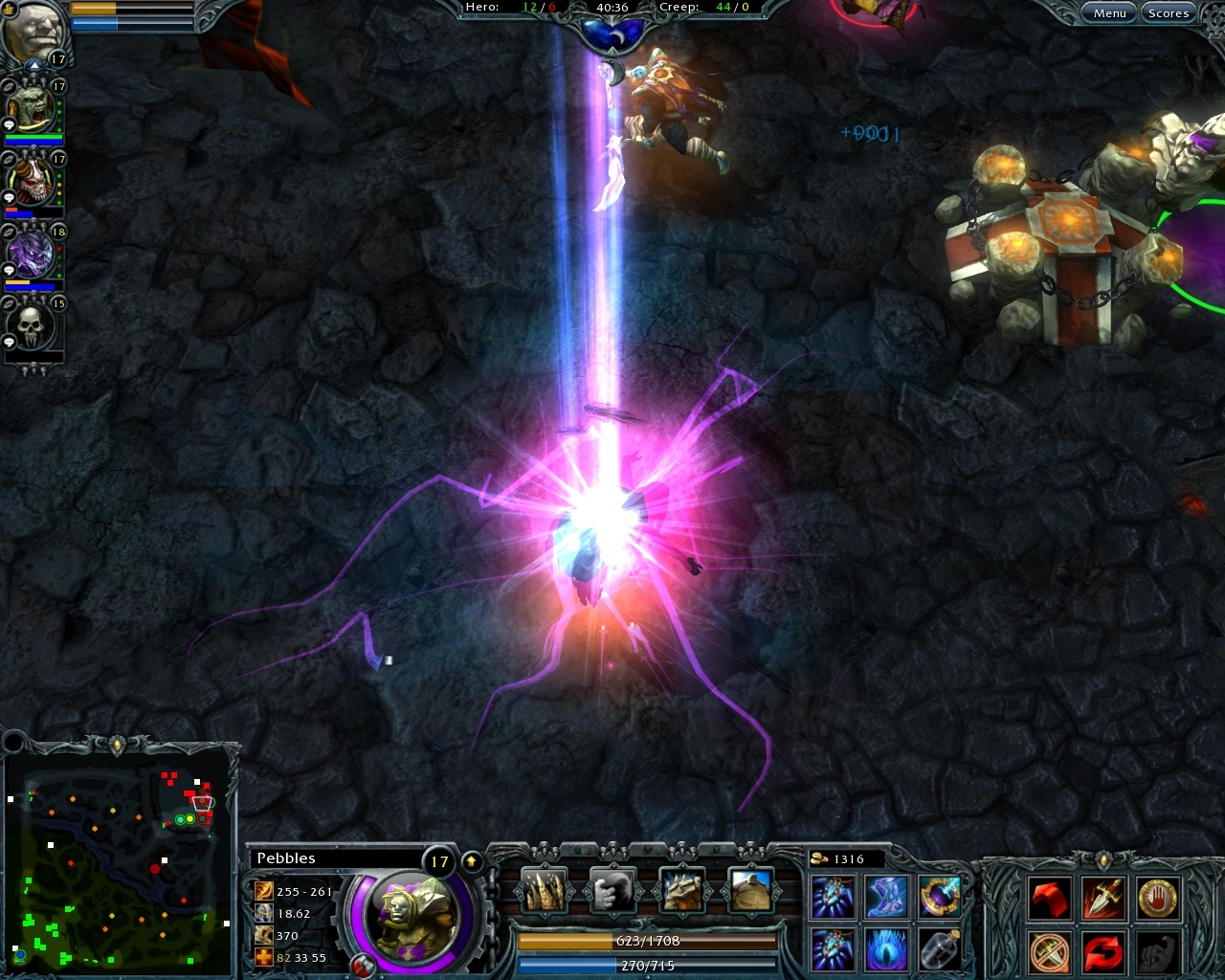
Task: Use the empty Bottle item
Action: (x=939, y=949)
